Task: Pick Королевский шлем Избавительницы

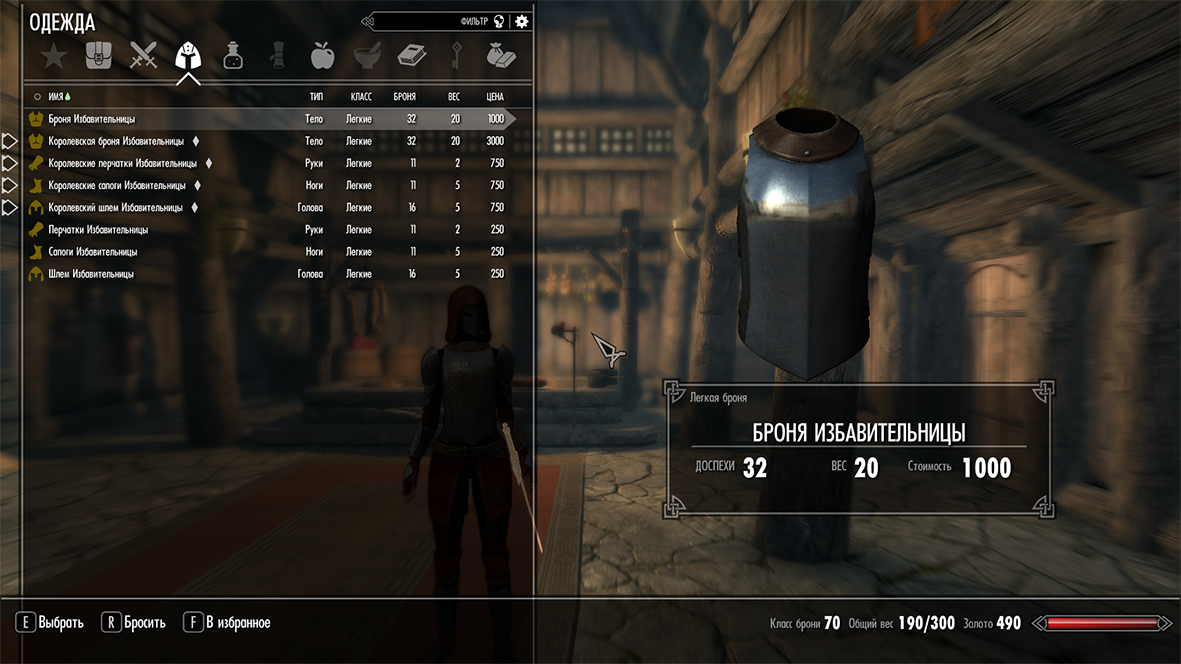Action: [115, 208]
